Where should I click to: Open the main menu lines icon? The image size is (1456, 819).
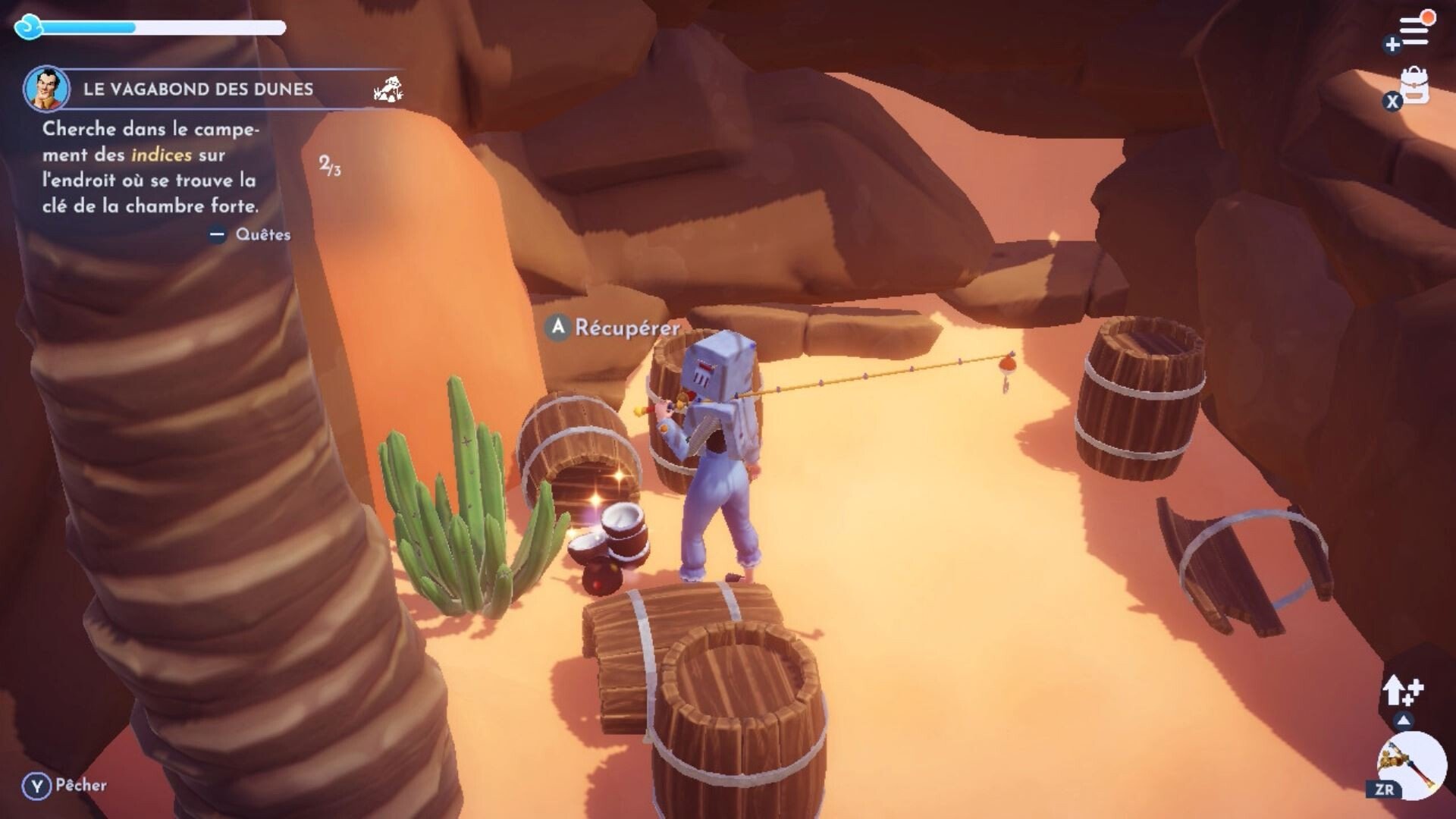tap(1414, 32)
